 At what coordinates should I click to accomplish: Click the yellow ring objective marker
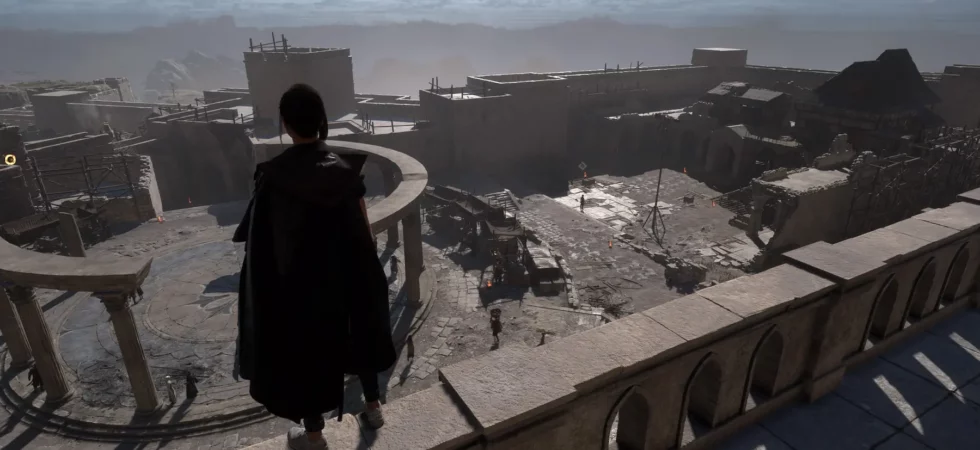pyautogui.click(x=10, y=159)
